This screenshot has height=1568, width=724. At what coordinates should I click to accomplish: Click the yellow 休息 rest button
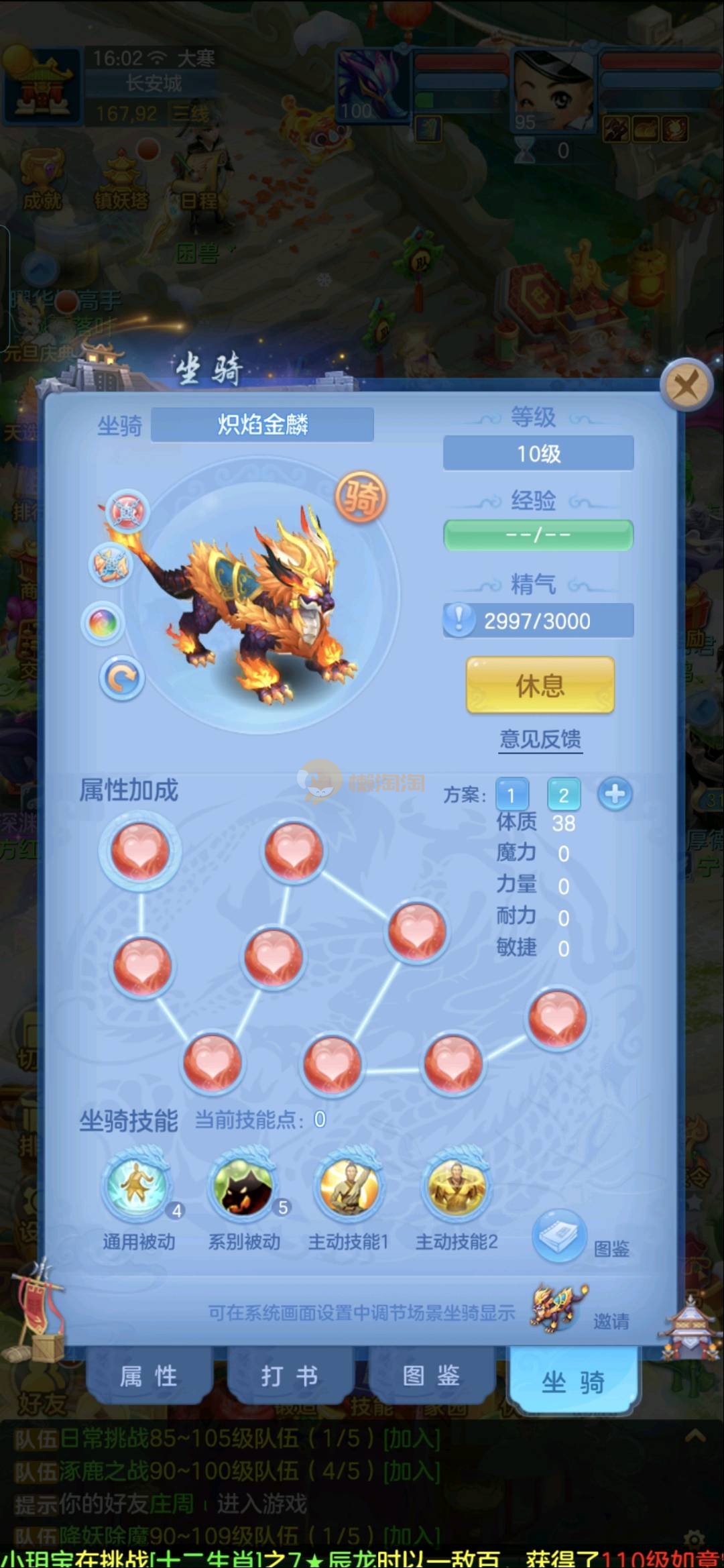[x=540, y=685]
